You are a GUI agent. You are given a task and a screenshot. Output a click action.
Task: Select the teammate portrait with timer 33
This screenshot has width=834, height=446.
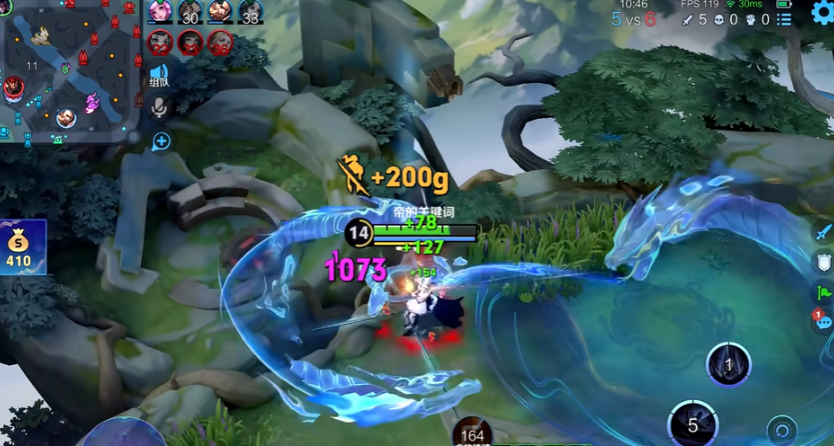250,12
